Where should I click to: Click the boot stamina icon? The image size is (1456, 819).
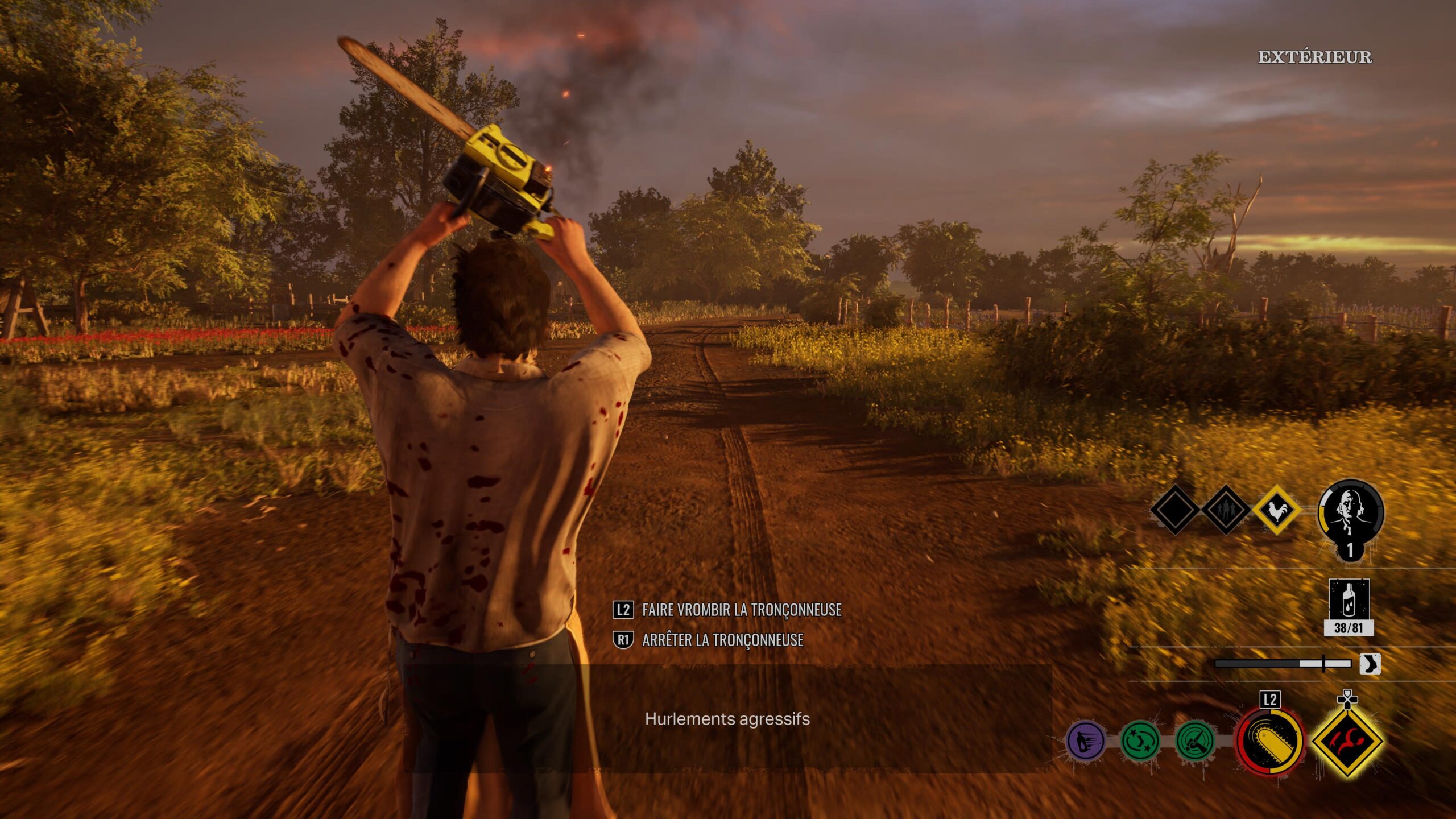point(1370,664)
